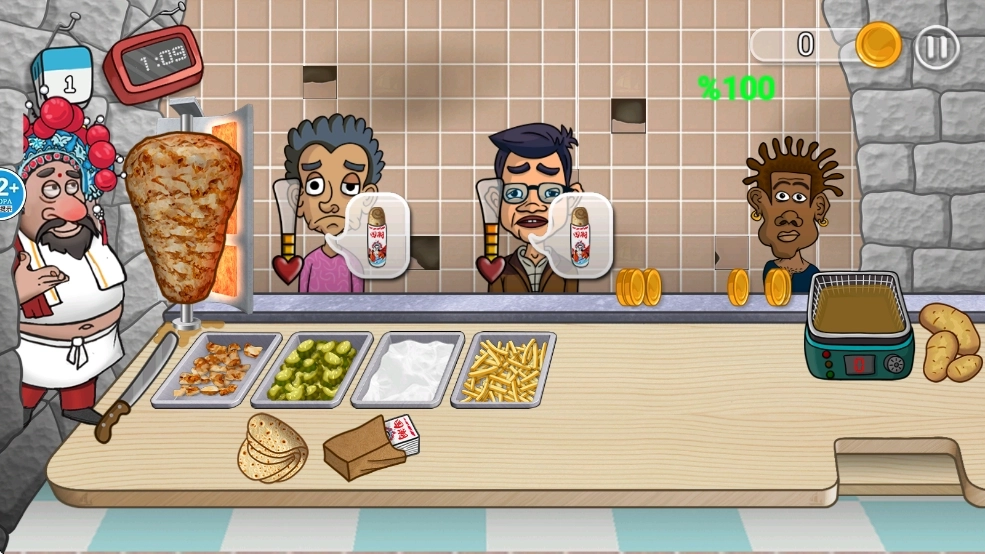Choose the white sauce tray
Image resolution: width=985 pixels, height=554 pixels.
point(408,368)
